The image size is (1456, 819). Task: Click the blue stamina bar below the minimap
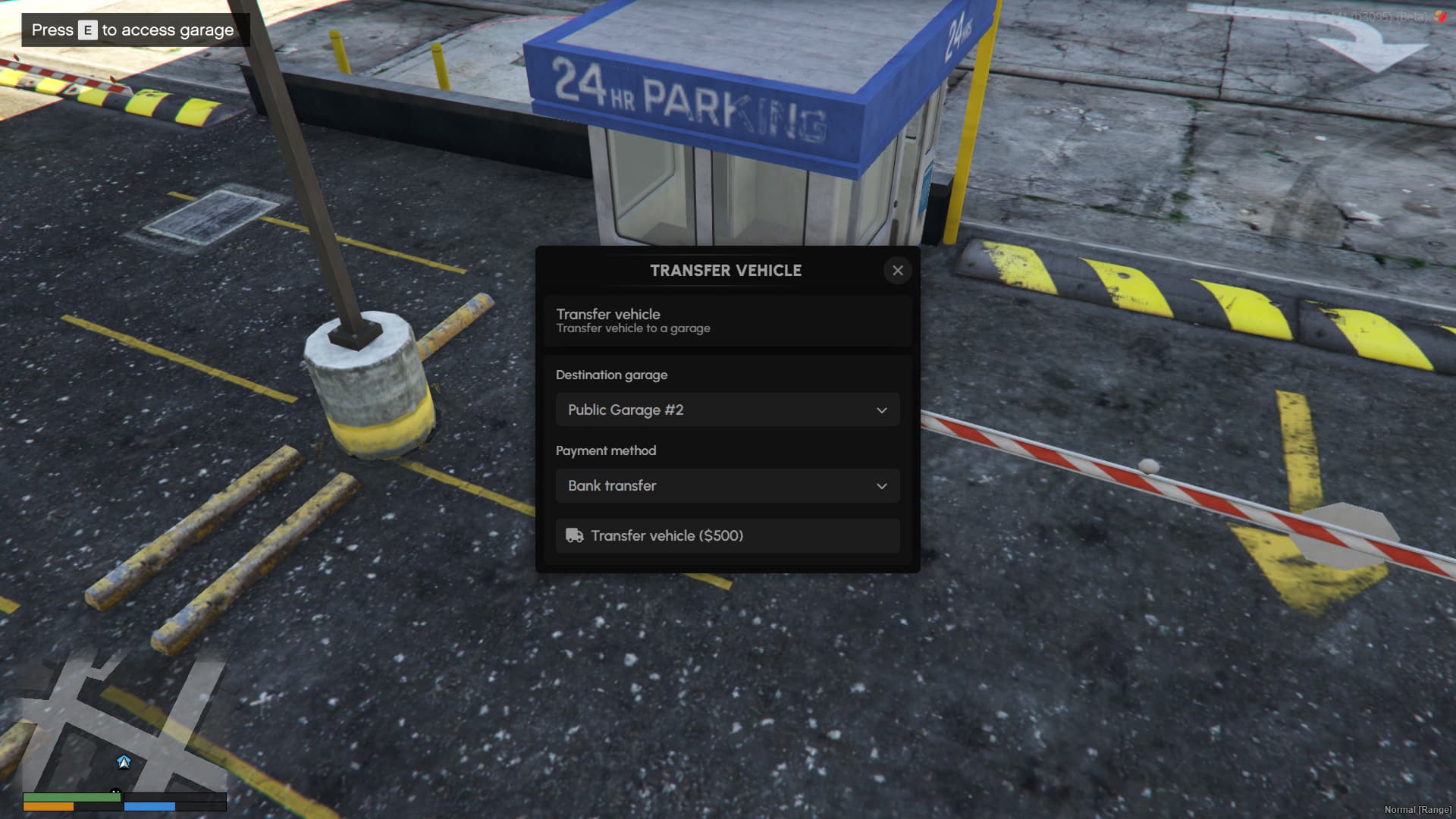(152, 806)
